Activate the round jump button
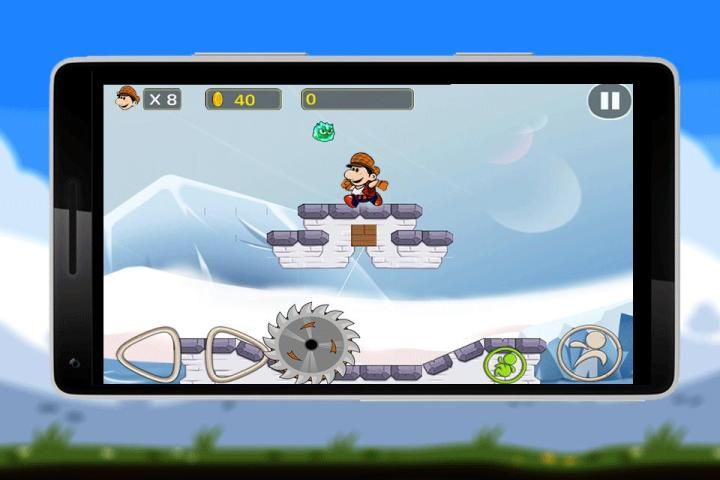The width and height of the screenshot is (720, 480). 589,353
